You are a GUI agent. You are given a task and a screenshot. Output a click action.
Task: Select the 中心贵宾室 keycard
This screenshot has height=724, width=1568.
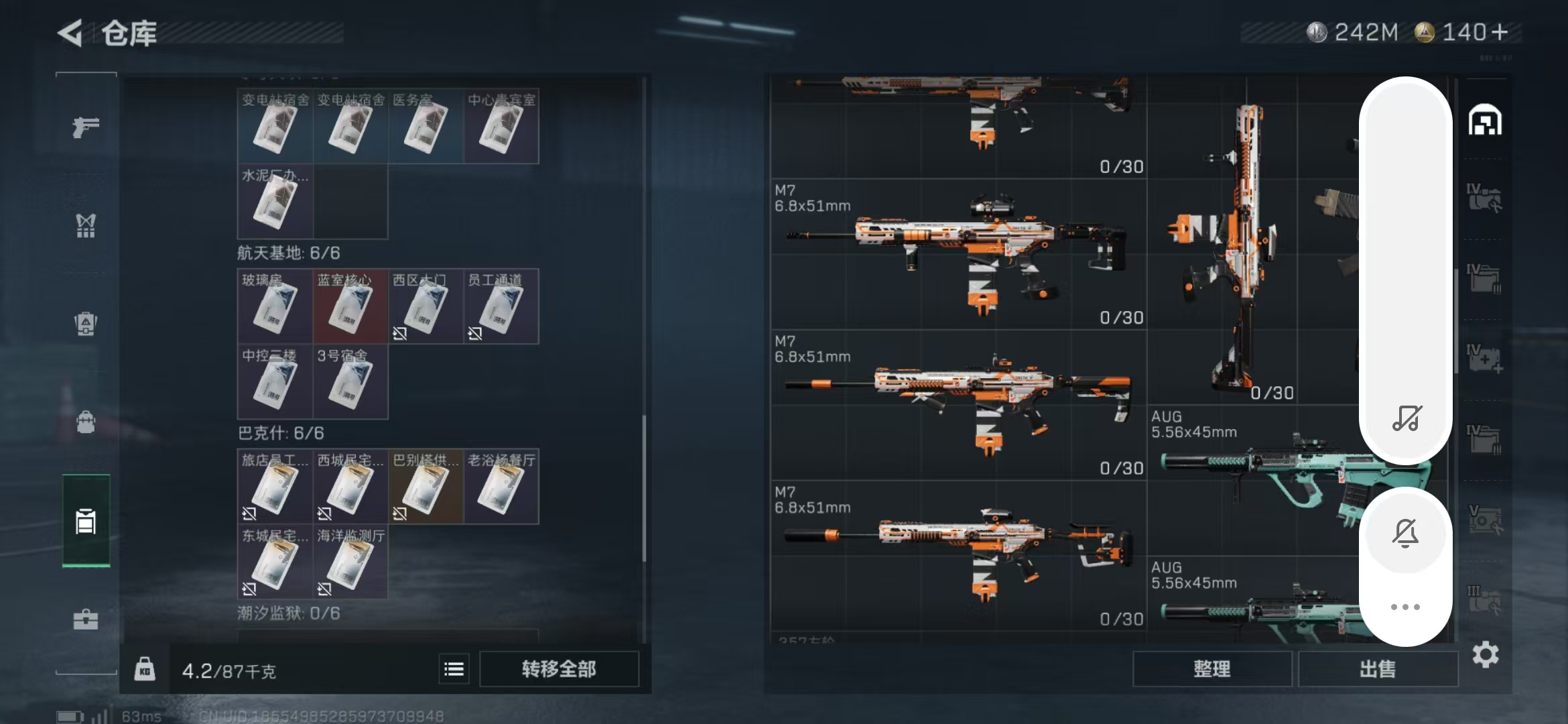coord(501,126)
